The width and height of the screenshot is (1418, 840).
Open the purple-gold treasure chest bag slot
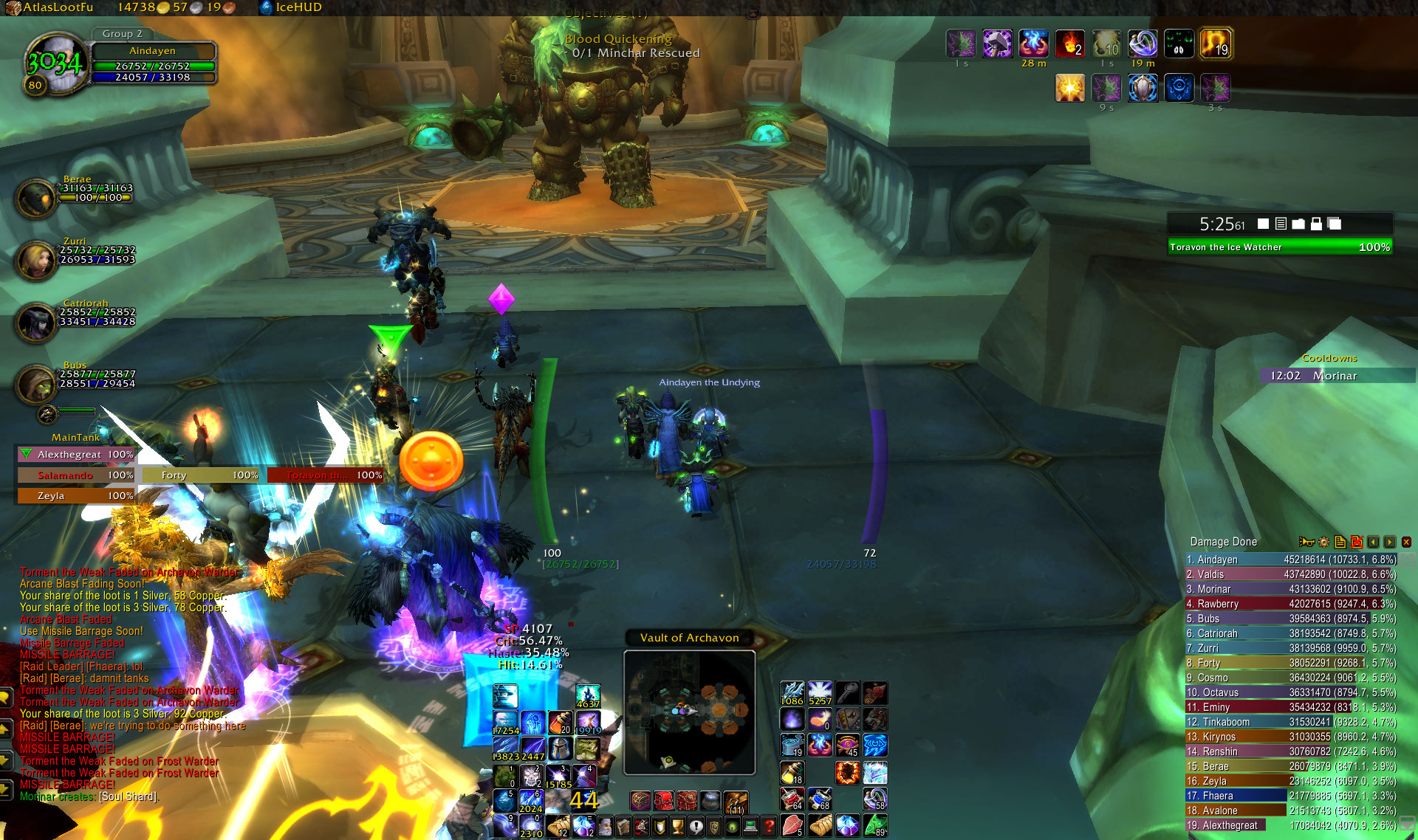pyautogui.click(x=640, y=800)
